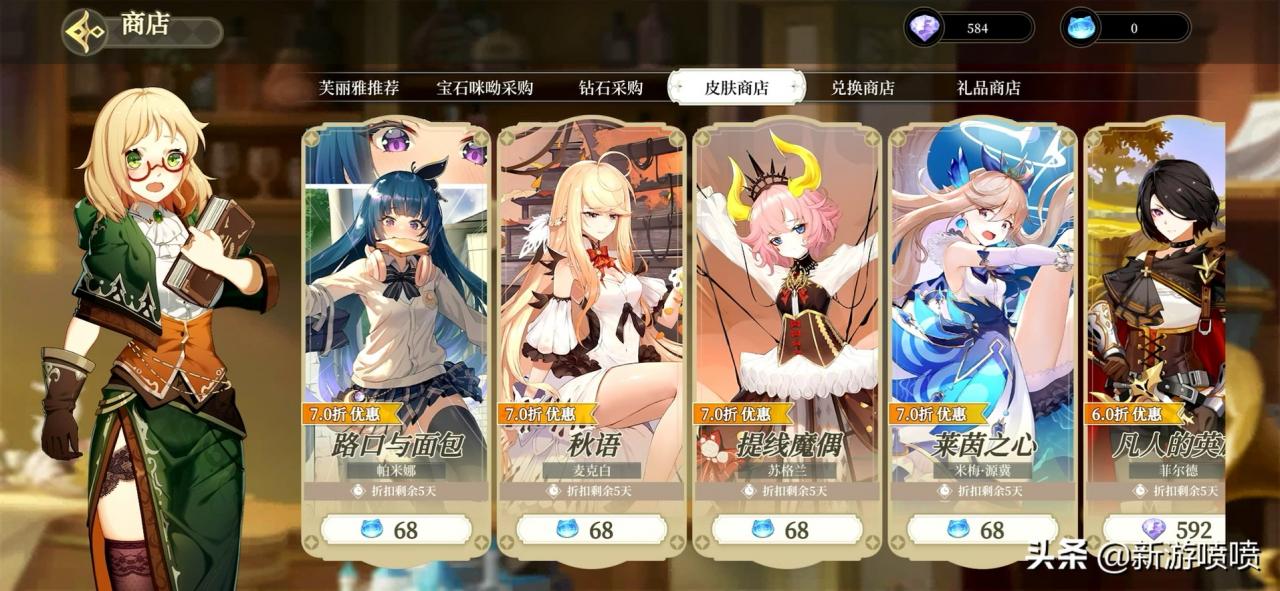The width and height of the screenshot is (1280, 591).
Task: Select the 路口与面包 skin card
Action: (396, 300)
